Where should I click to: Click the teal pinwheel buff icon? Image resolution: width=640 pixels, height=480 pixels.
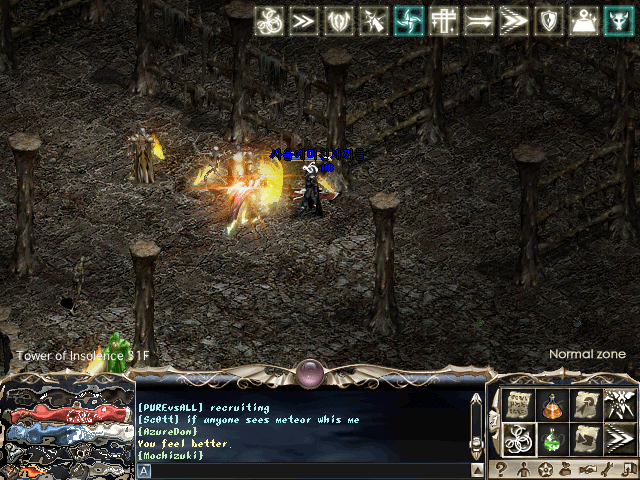[x=408, y=20]
